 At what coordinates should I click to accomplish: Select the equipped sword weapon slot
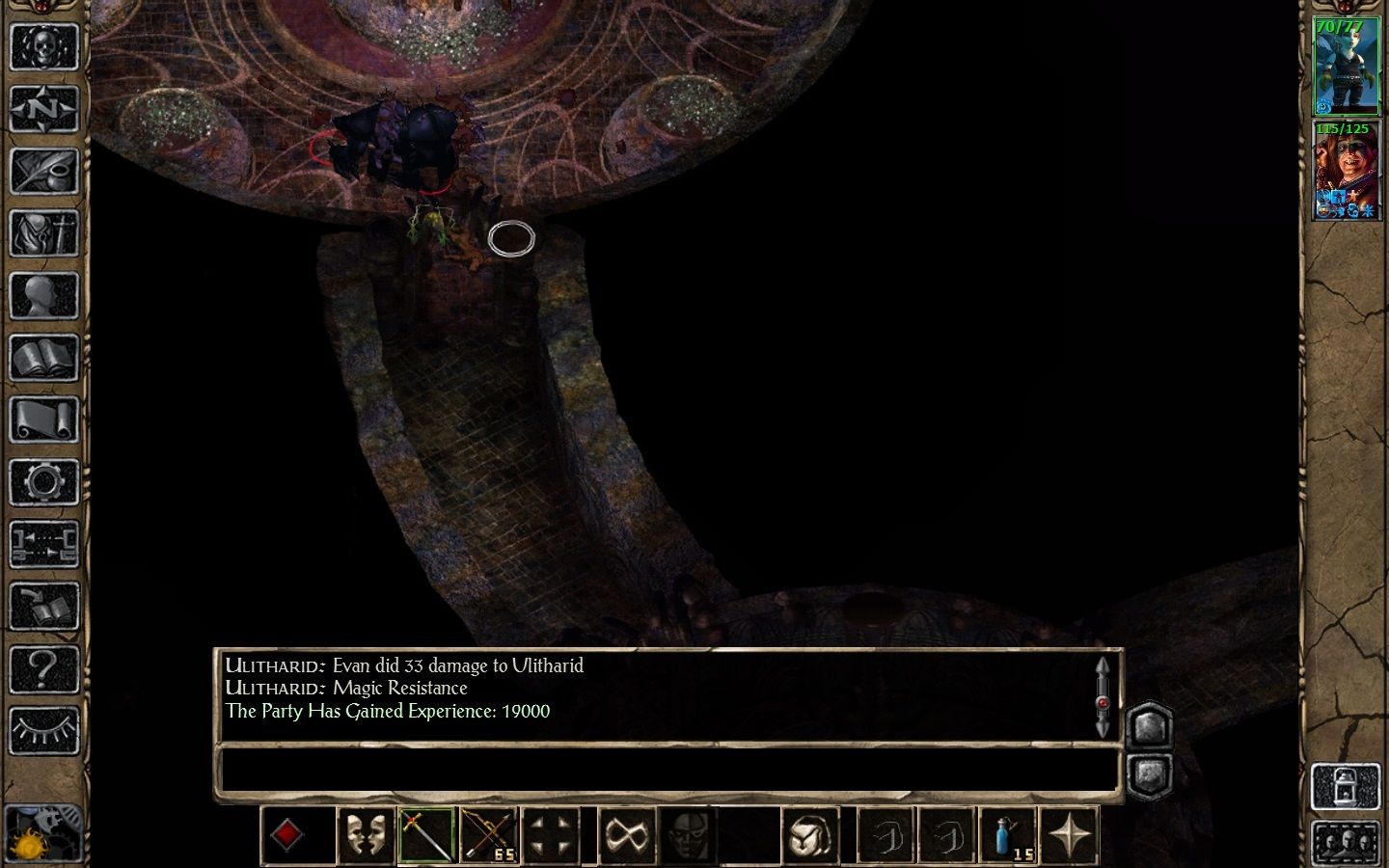point(427,833)
